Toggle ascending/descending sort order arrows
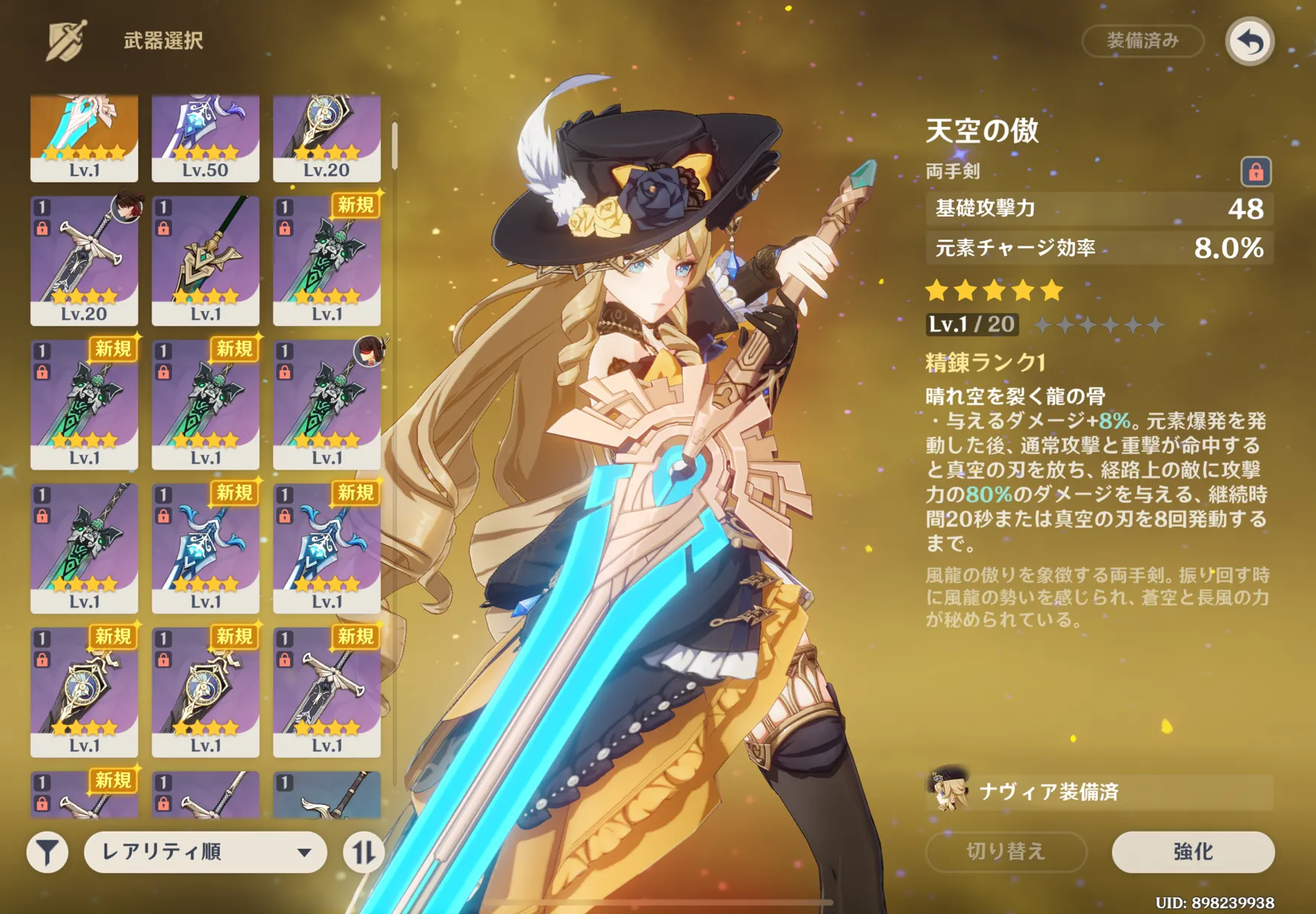Image resolution: width=1316 pixels, height=914 pixels. [363, 852]
